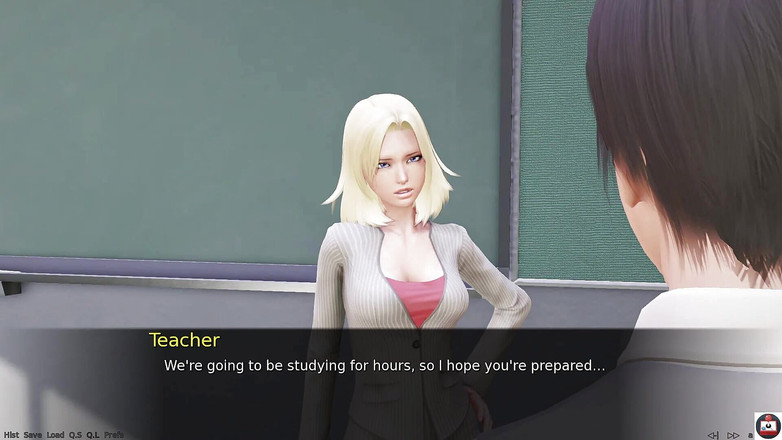Screen dimensions: 782x440
Task: Roll back with the rewind arrow
Action: coord(712,435)
